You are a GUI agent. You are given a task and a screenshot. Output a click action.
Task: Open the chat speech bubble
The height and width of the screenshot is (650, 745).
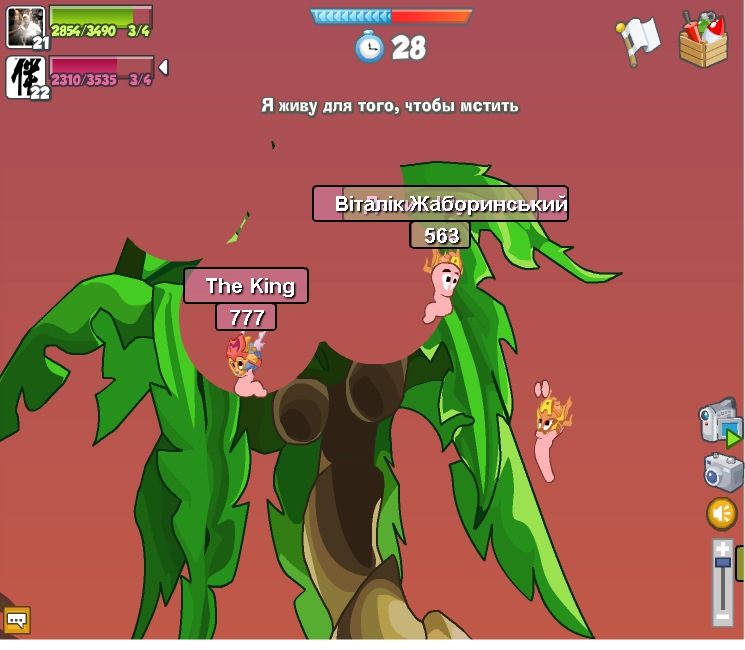pos(17,620)
